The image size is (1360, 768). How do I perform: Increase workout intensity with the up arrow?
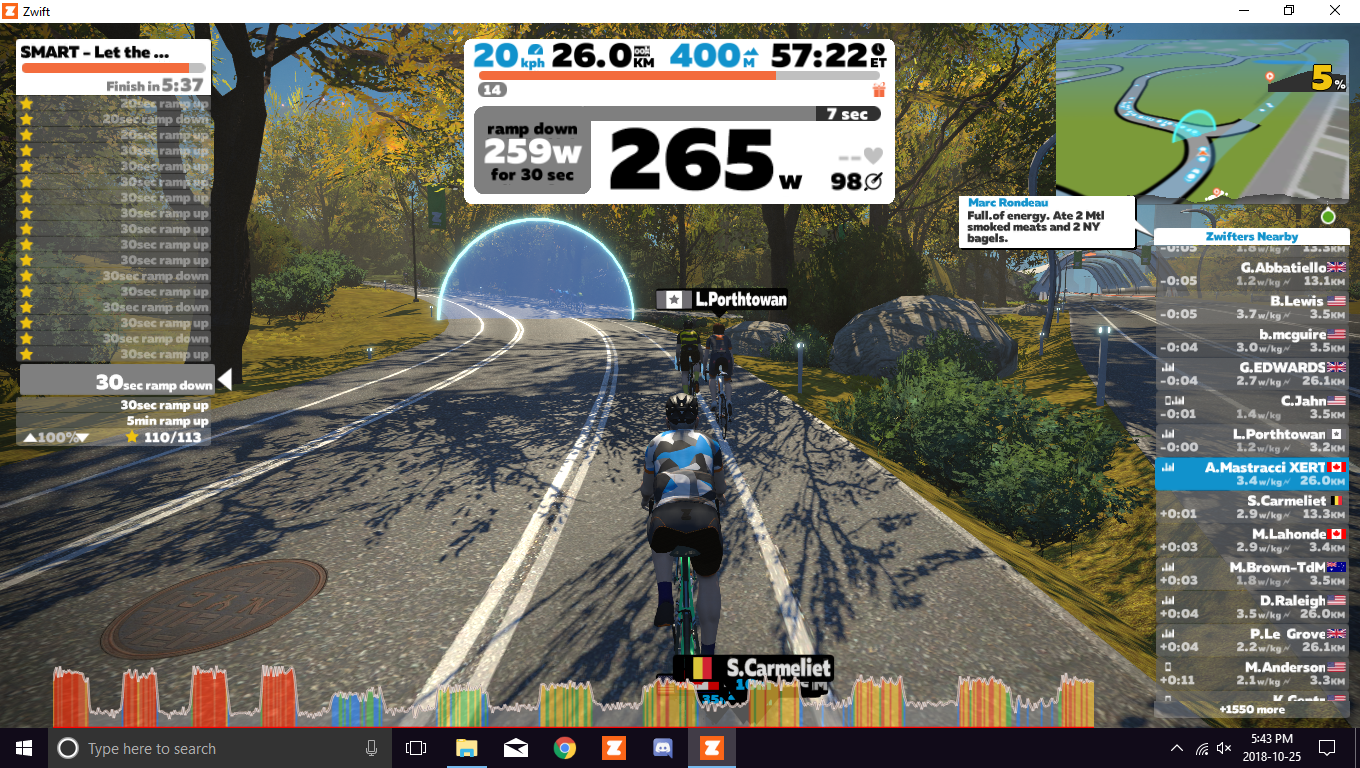(x=31, y=437)
